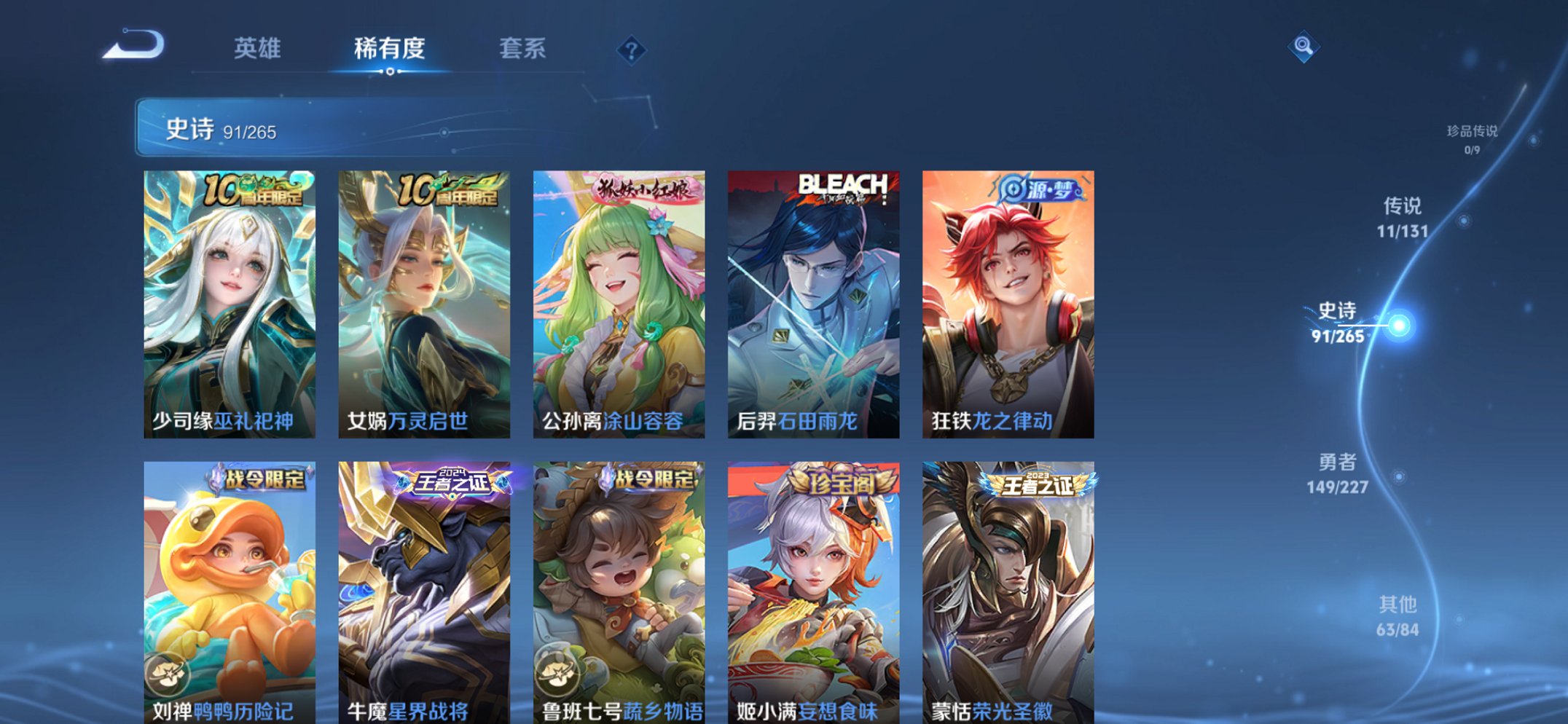Switch to the 套系 tab
The image size is (1568, 724).
point(523,49)
